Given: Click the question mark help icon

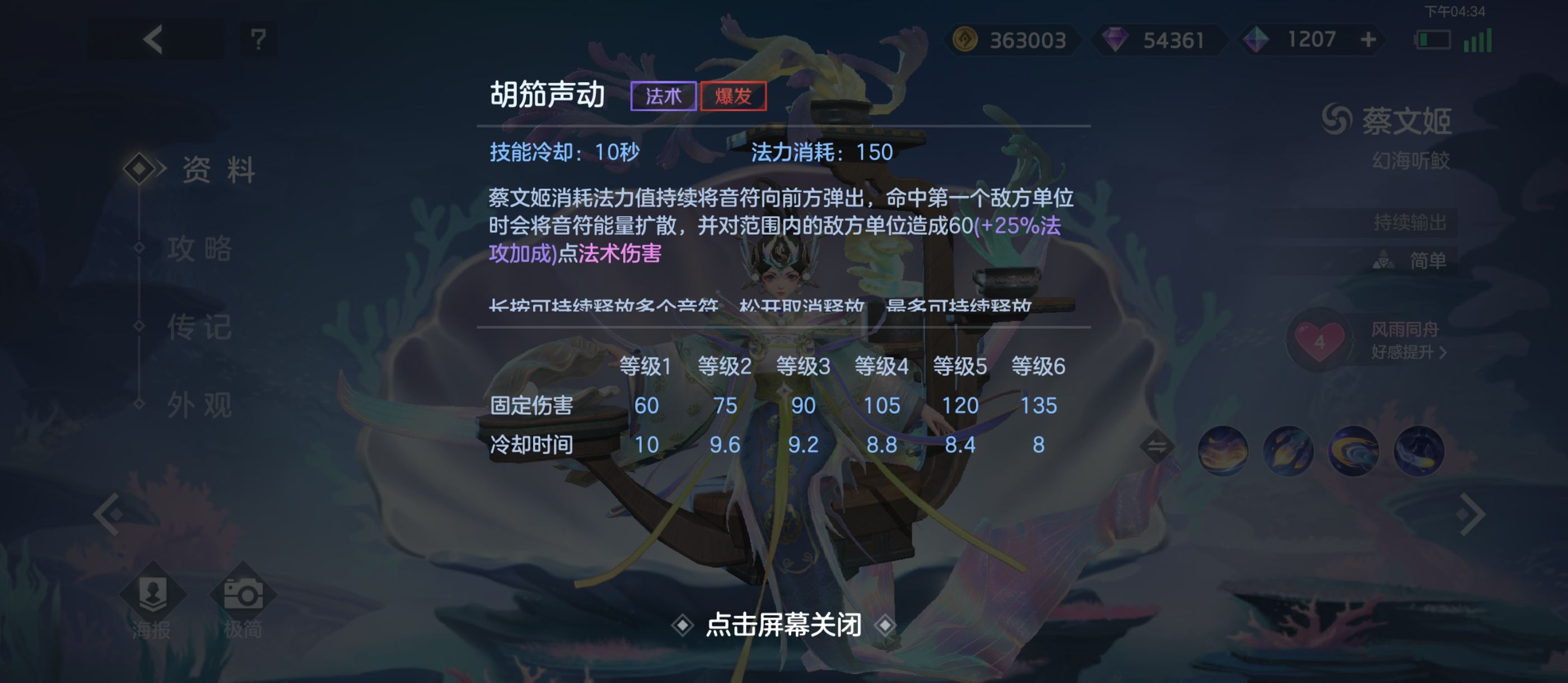Looking at the screenshot, I should tap(258, 40).
